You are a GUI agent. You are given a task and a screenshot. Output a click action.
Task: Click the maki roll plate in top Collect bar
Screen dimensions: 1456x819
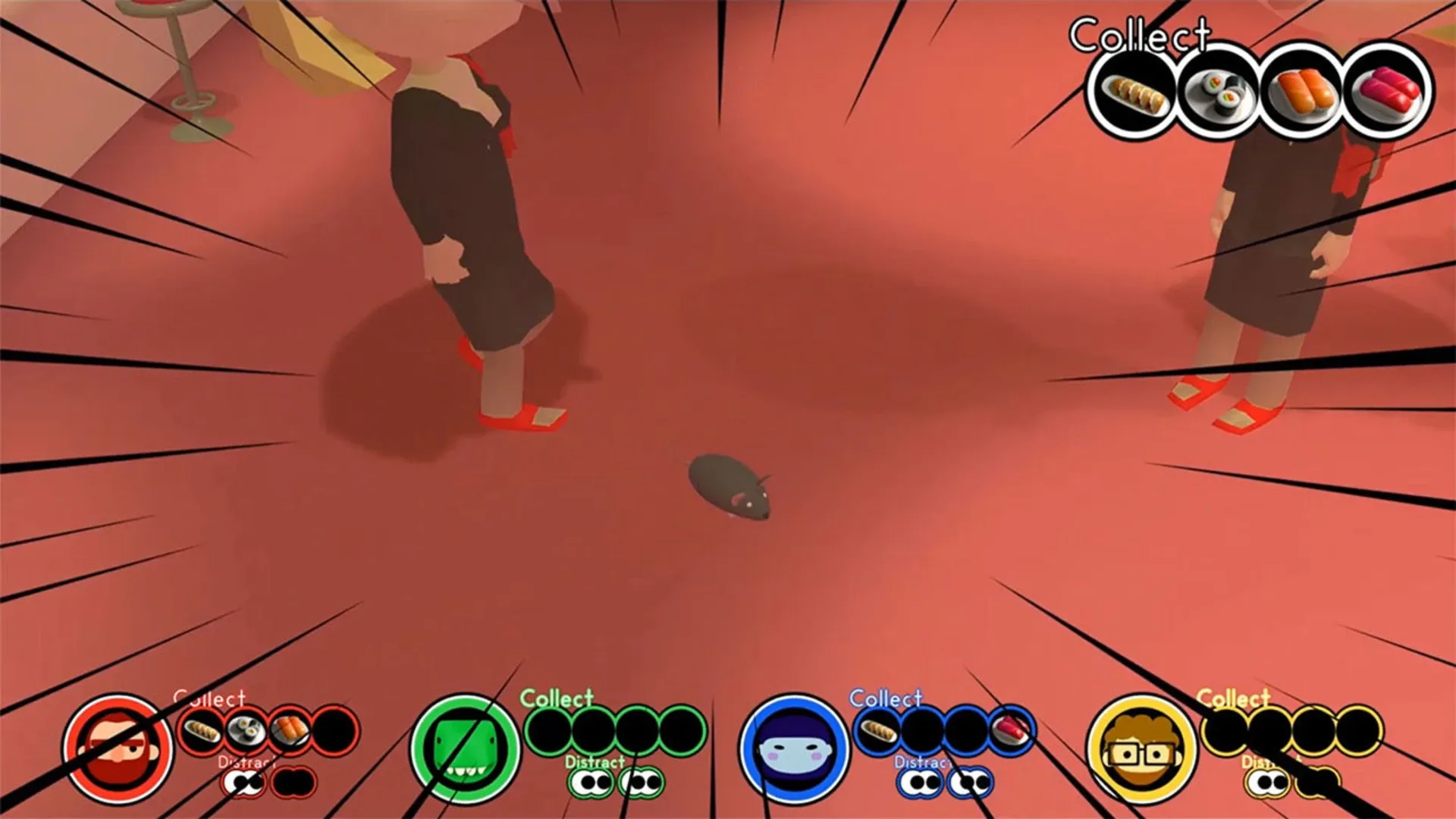click(1218, 93)
